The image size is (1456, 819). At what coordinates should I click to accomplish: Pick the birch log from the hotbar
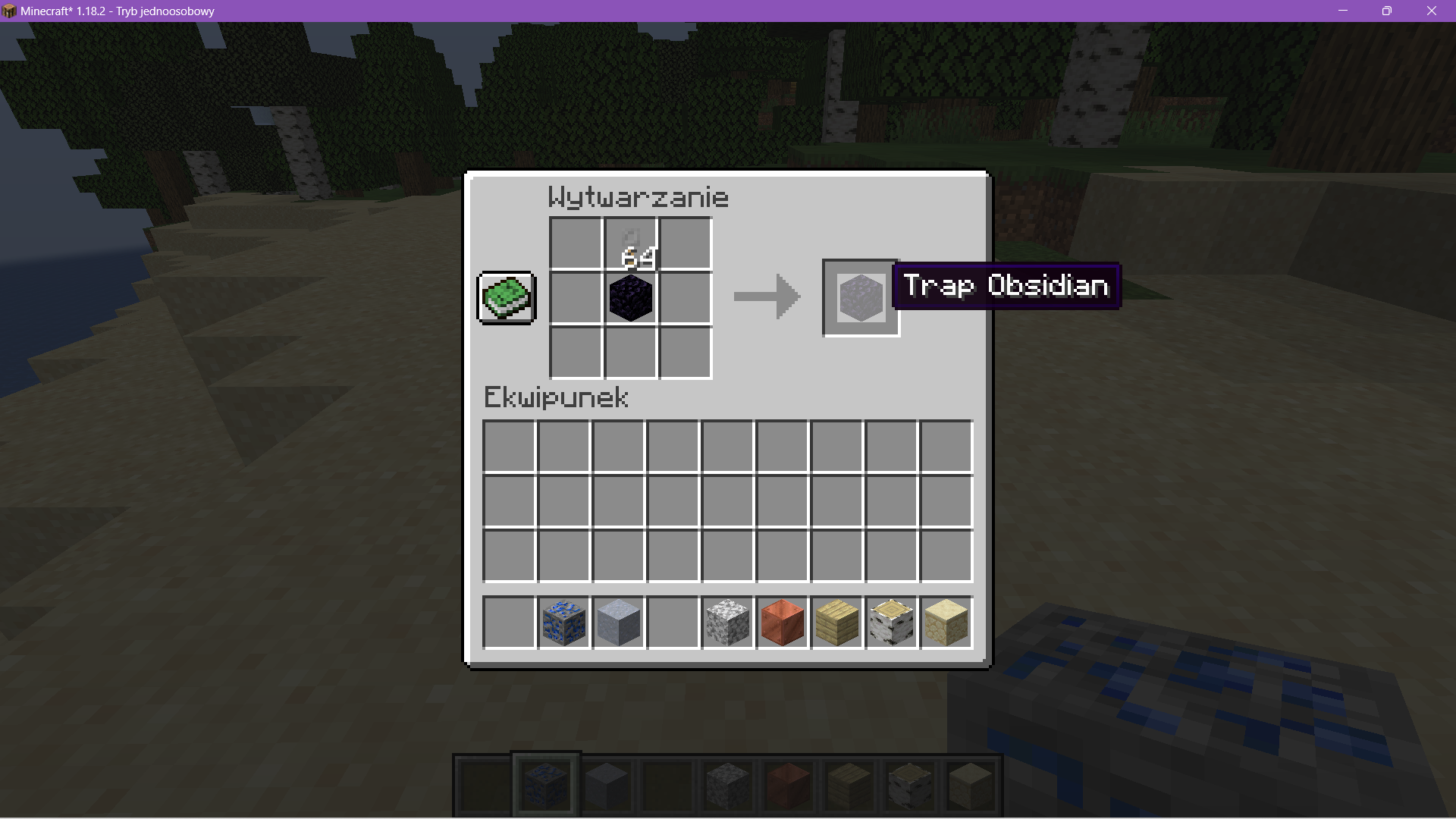[x=891, y=623]
